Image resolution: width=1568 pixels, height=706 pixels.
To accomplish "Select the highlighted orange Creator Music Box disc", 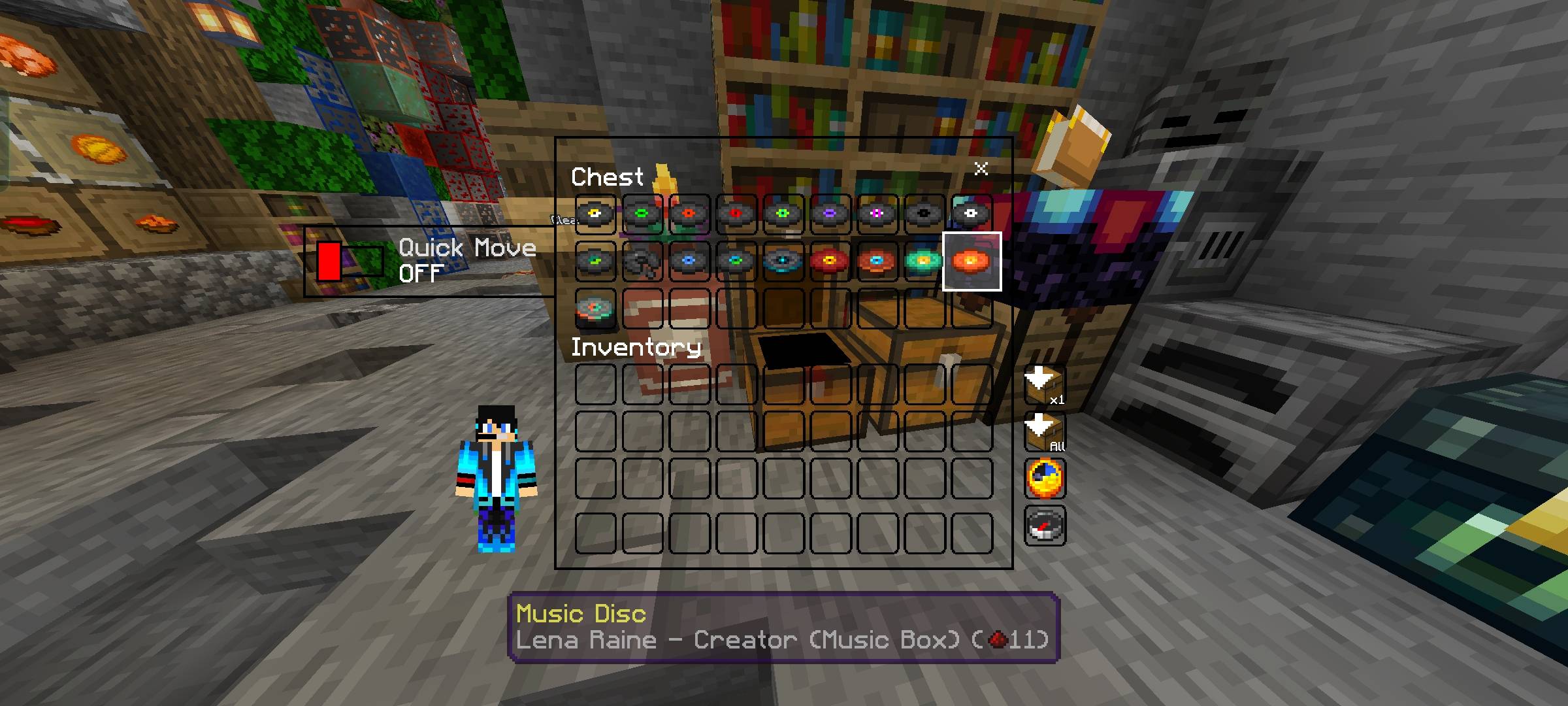I will (x=972, y=261).
